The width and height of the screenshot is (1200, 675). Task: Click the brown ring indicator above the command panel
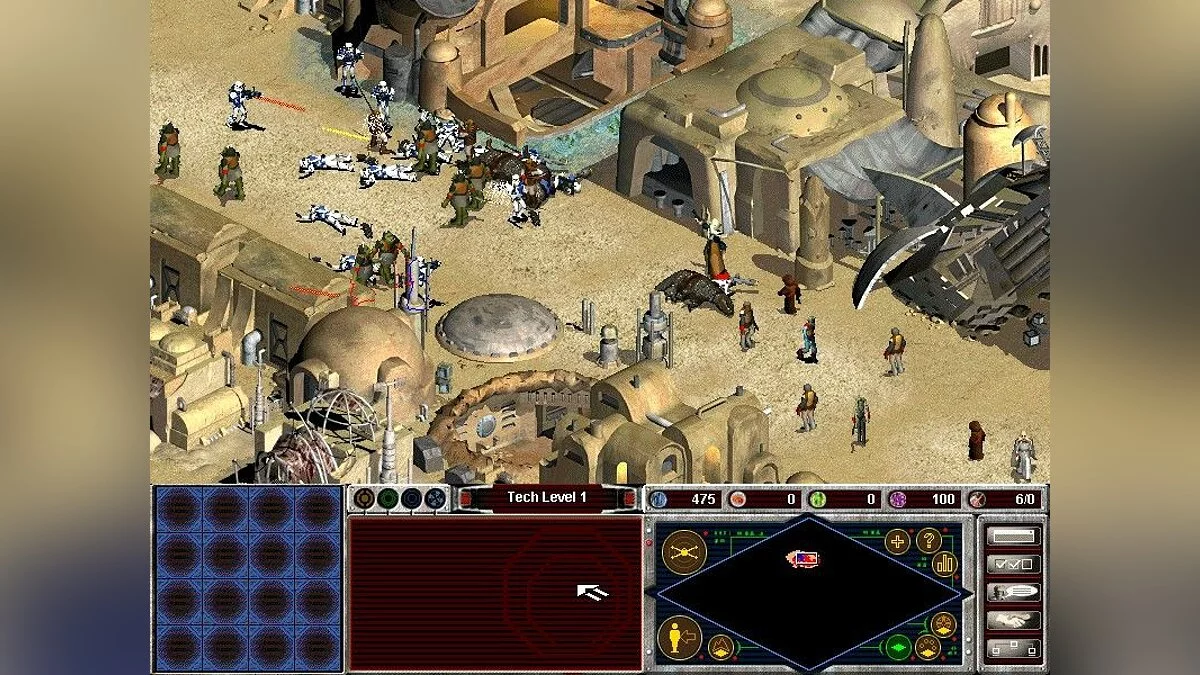(x=364, y=498)
